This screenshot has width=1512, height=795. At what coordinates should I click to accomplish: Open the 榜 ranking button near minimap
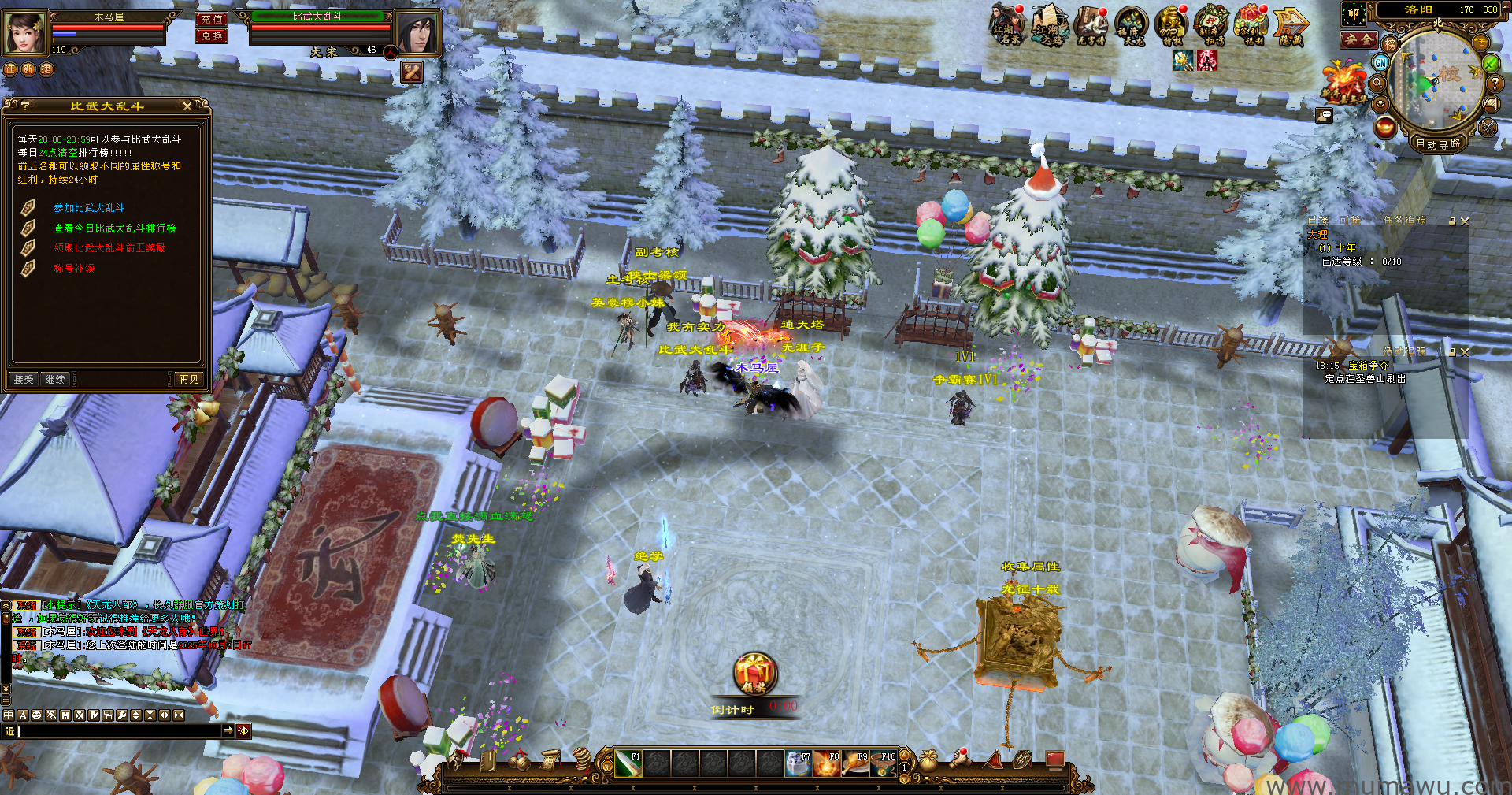click(x=1390, y=44)
